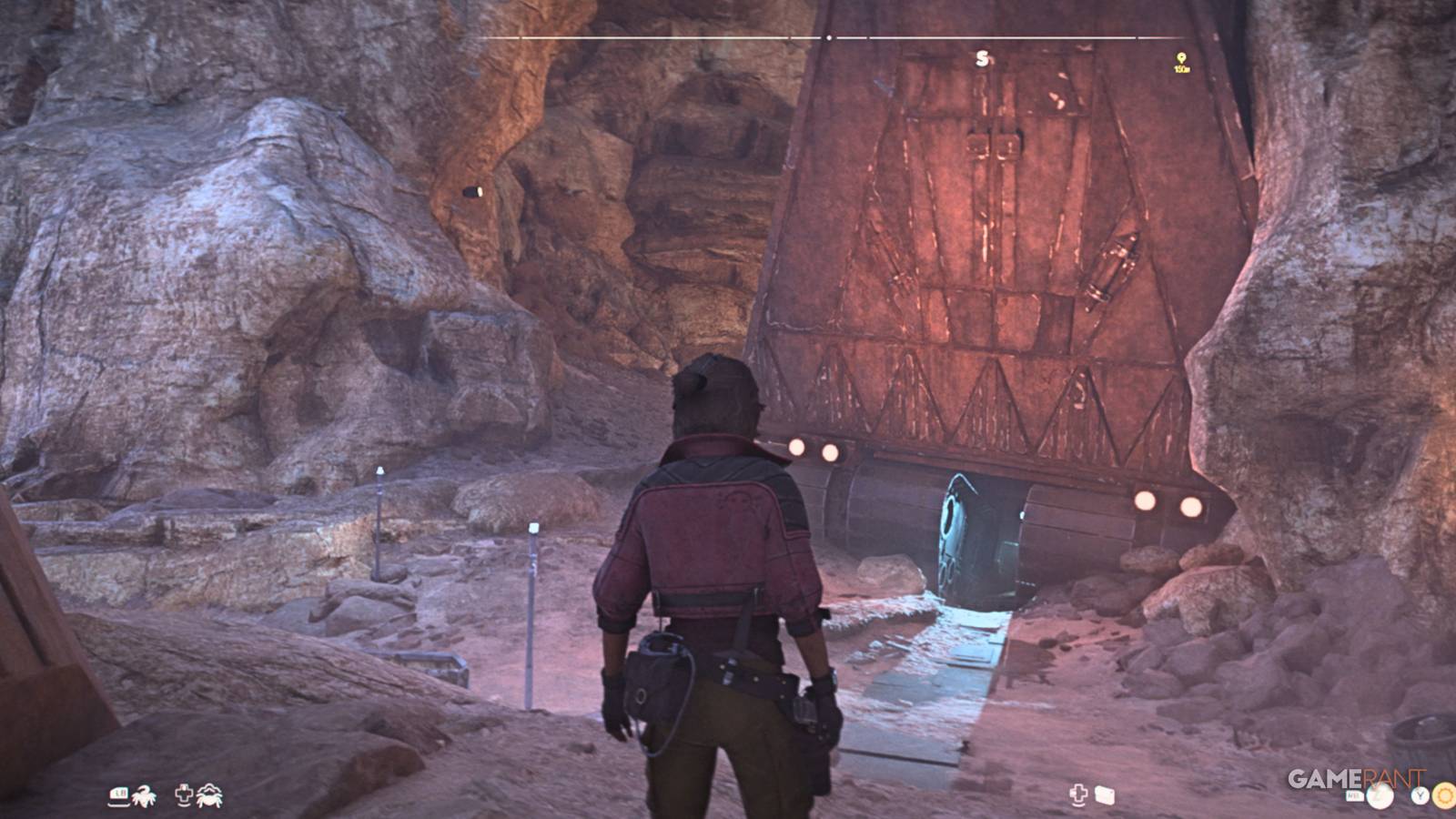The image size is (1456, 819).
Task: Select the bacta stim cross icon bottom left
Action: coord(184,794)
